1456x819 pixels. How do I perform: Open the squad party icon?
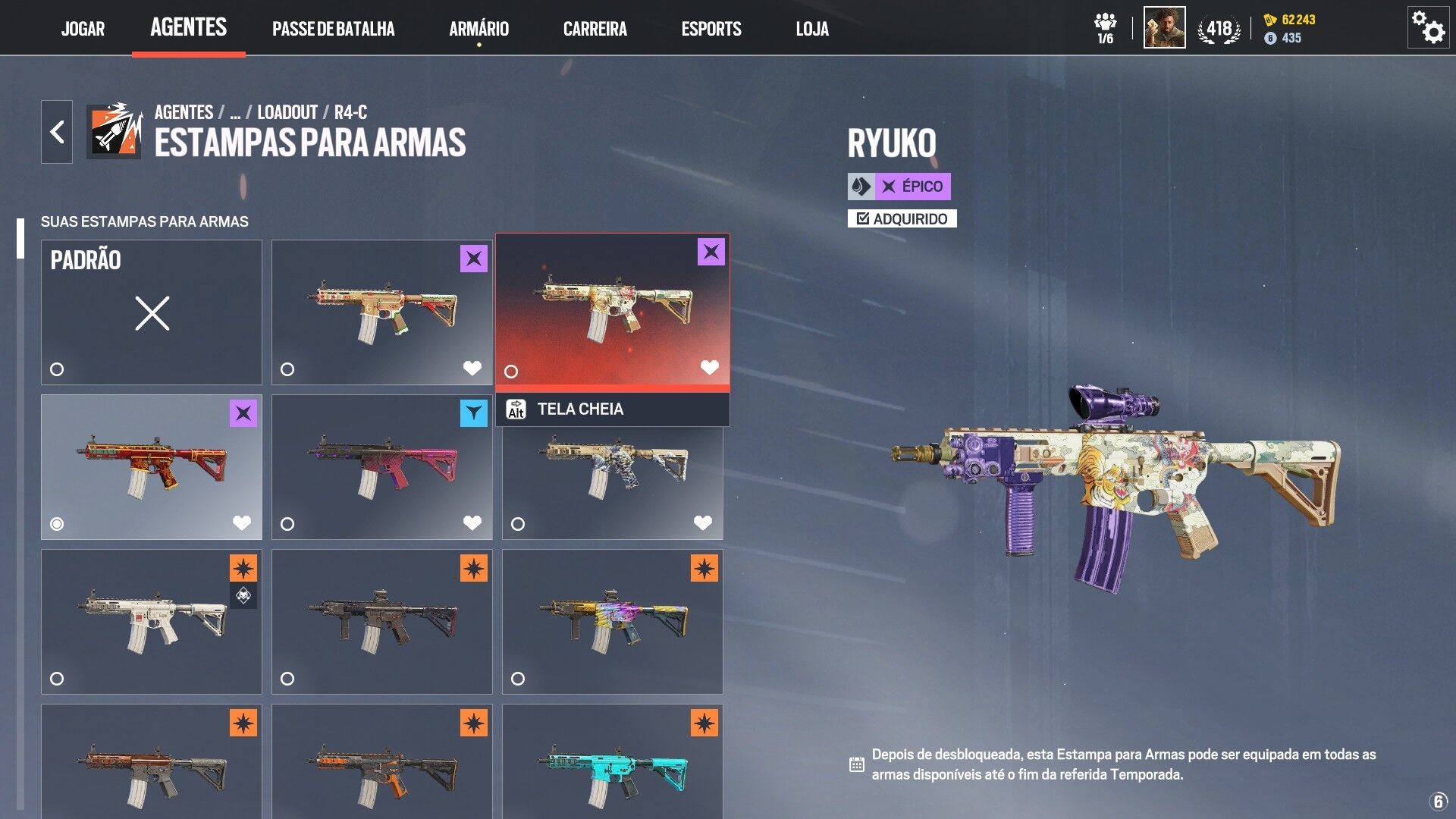[1105, 28]
